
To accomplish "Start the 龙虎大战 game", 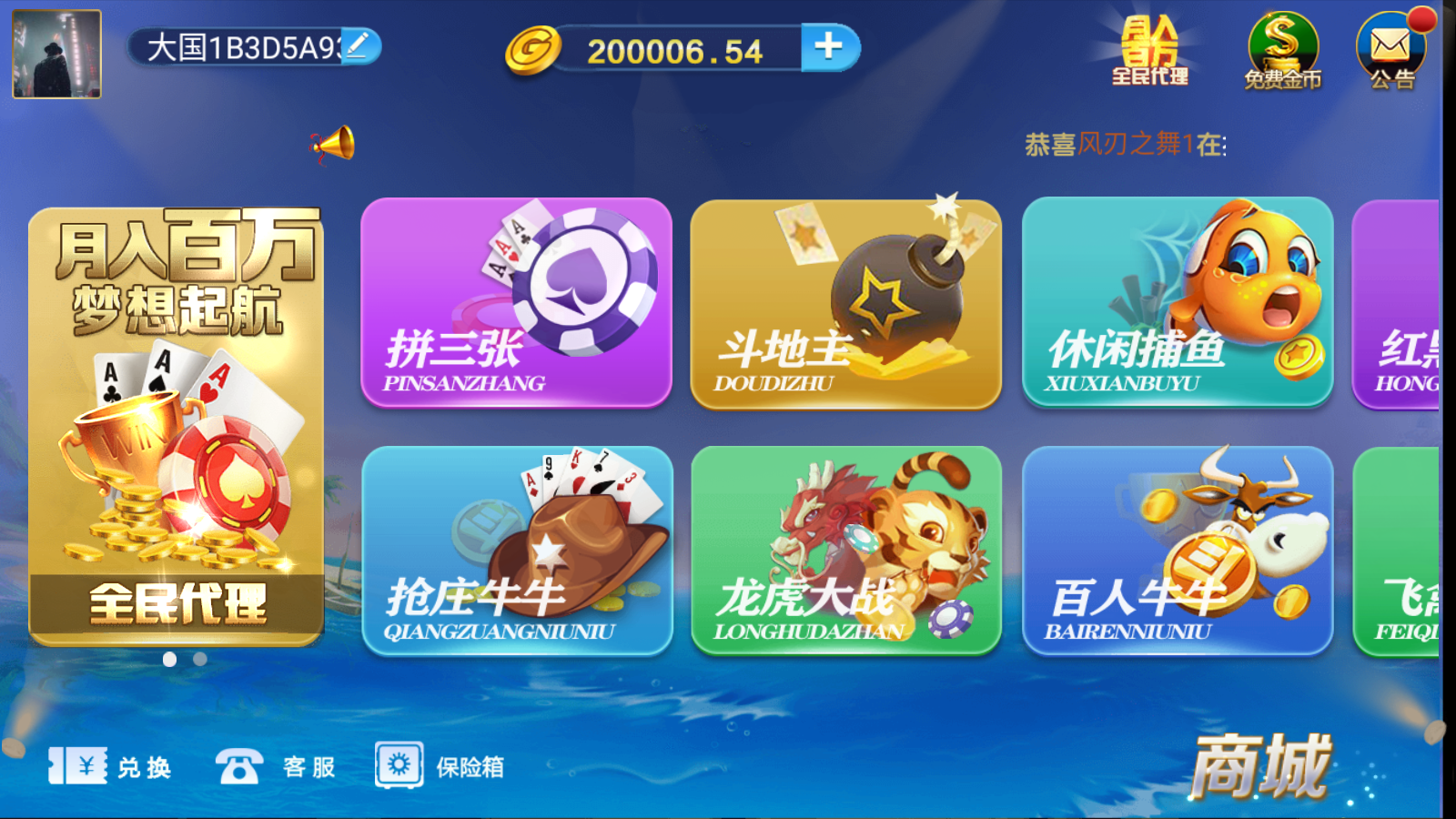I will pos(845,551).
